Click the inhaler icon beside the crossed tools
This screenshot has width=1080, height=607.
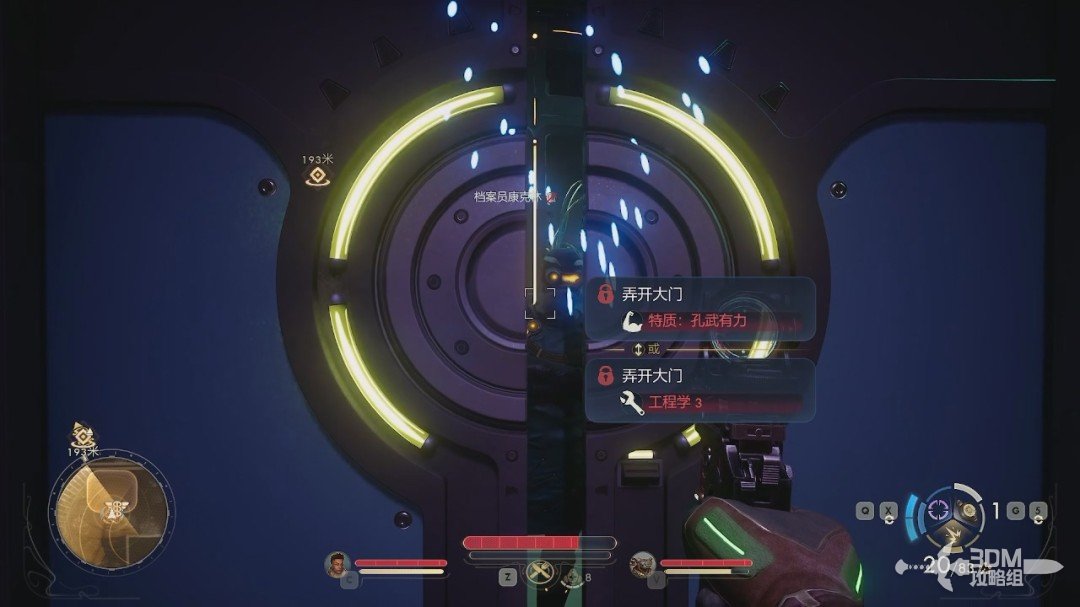(572, 576)
